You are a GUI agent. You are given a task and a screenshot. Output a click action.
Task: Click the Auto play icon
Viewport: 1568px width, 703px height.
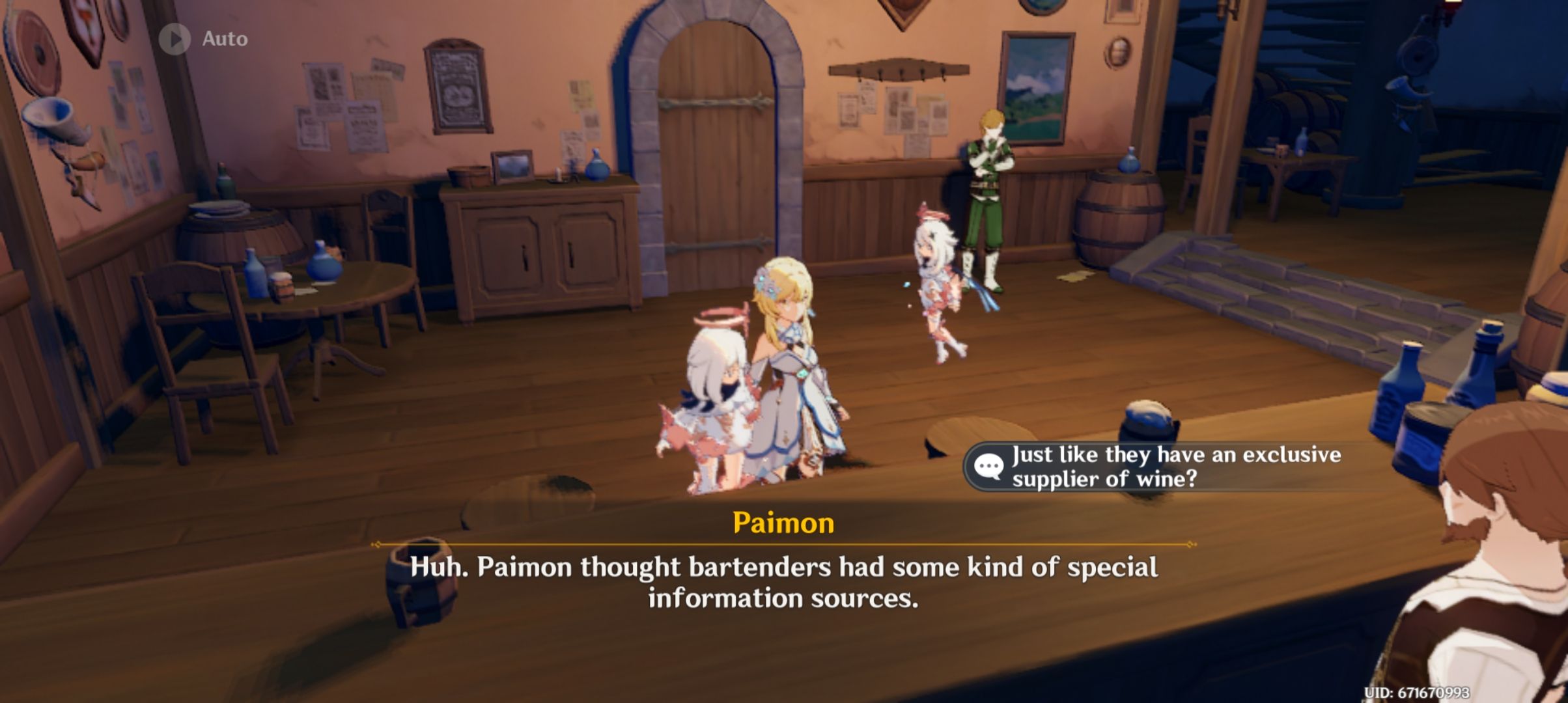point(173,38)
